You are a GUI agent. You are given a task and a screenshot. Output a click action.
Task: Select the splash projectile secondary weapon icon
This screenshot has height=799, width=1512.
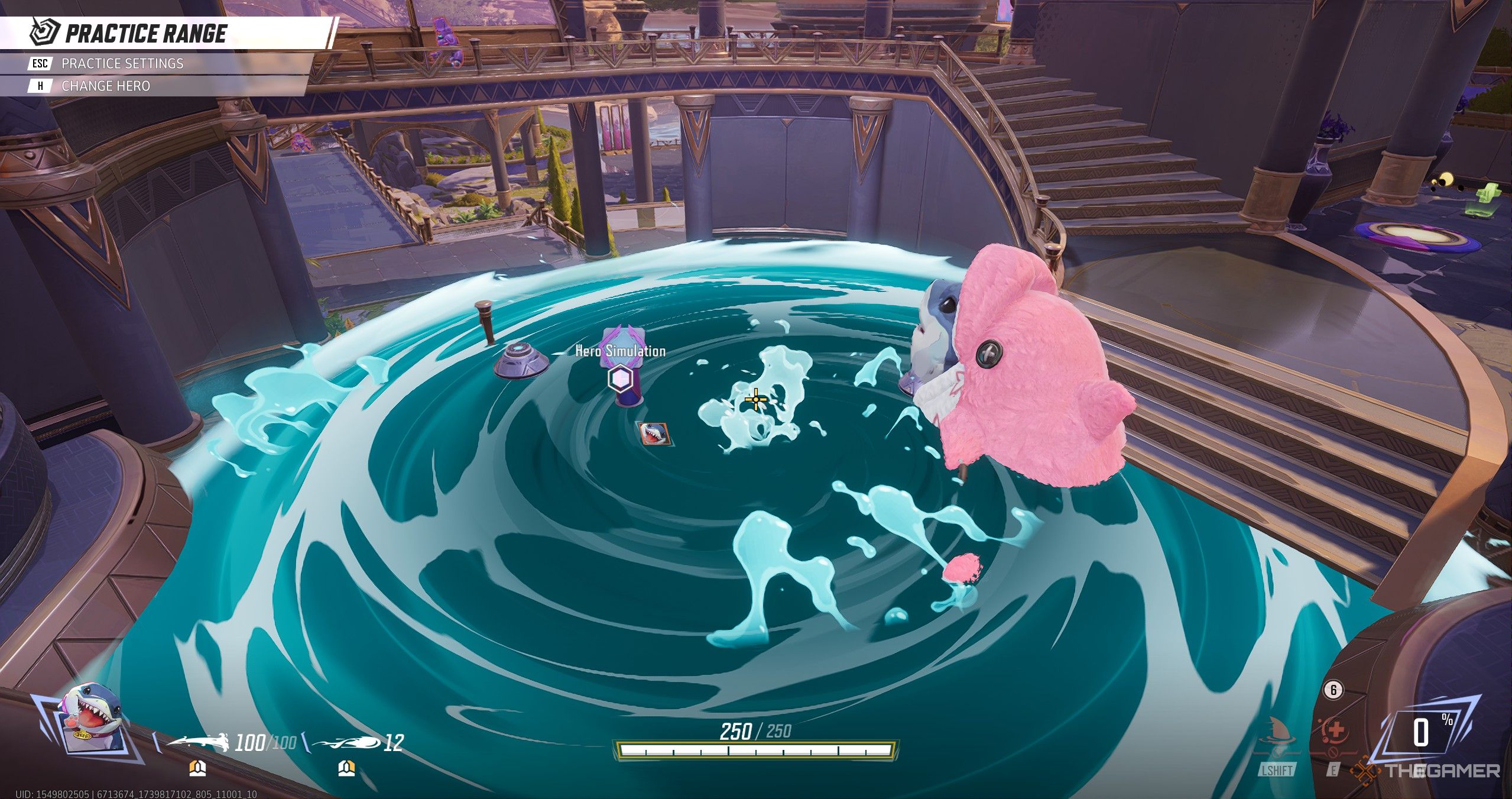(x=346, y=743)
